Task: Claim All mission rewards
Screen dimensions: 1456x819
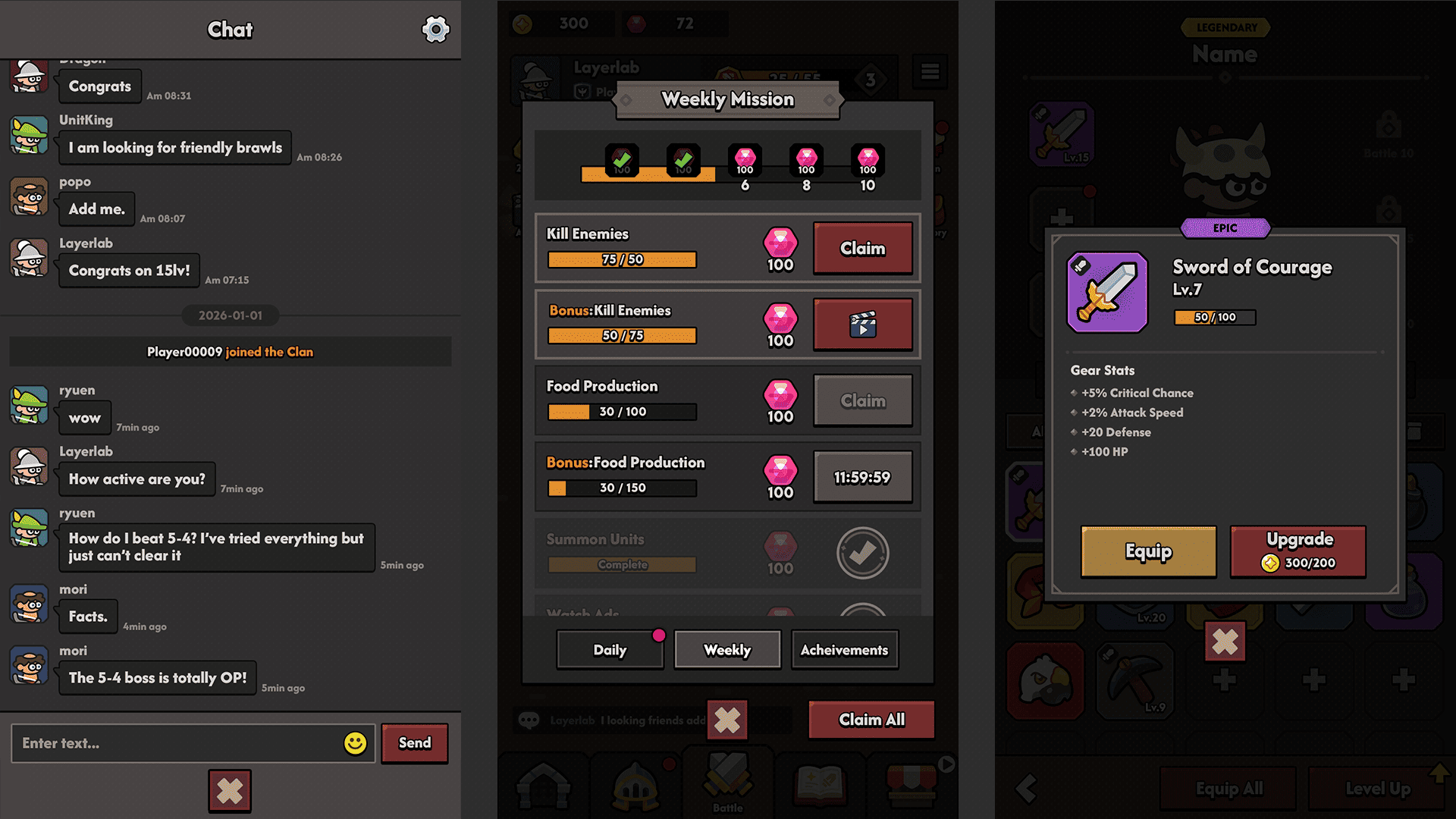Action: (x=871, y=720)
